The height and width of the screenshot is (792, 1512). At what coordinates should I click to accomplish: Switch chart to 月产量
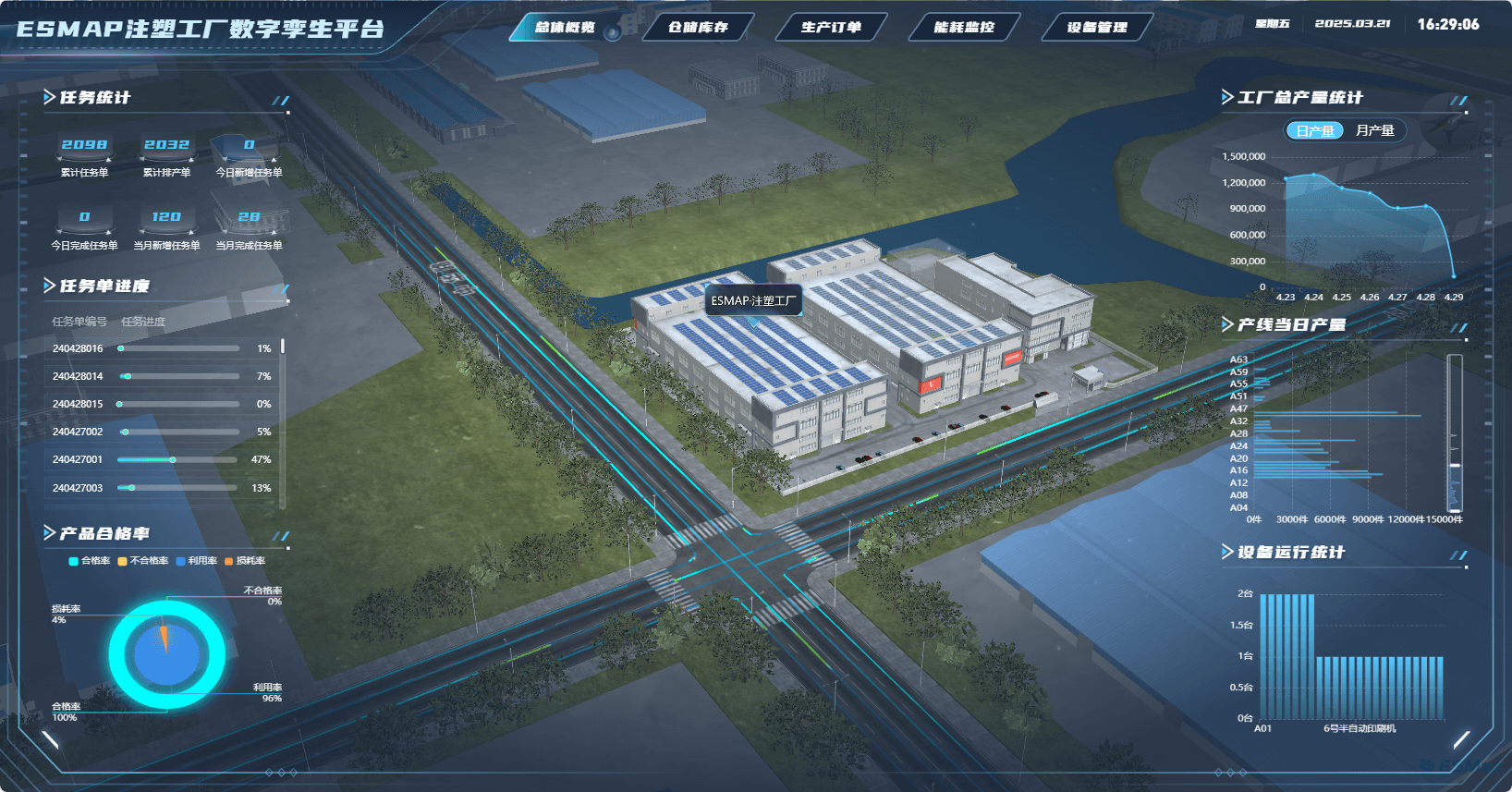[1374, 131]
